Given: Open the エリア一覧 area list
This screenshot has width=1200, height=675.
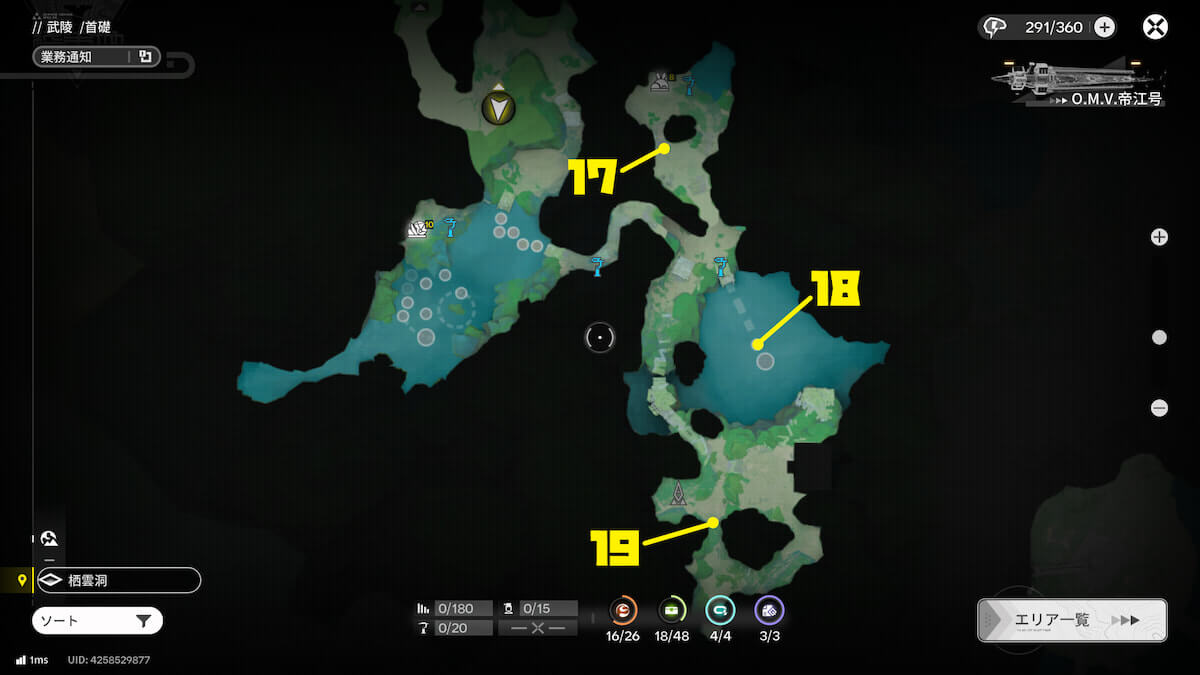Looking at the screenshot, I should tap(1071, 620).
